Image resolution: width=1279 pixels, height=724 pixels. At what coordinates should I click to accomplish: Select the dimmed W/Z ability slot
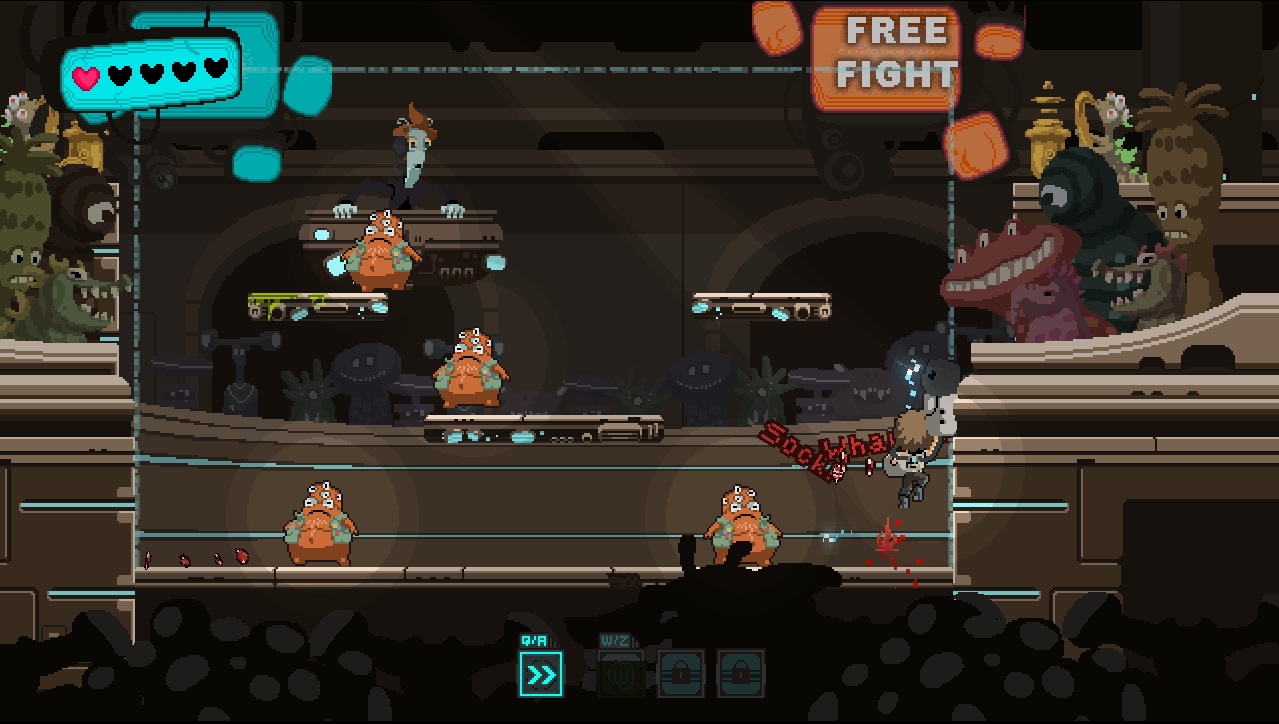(620, 675)
